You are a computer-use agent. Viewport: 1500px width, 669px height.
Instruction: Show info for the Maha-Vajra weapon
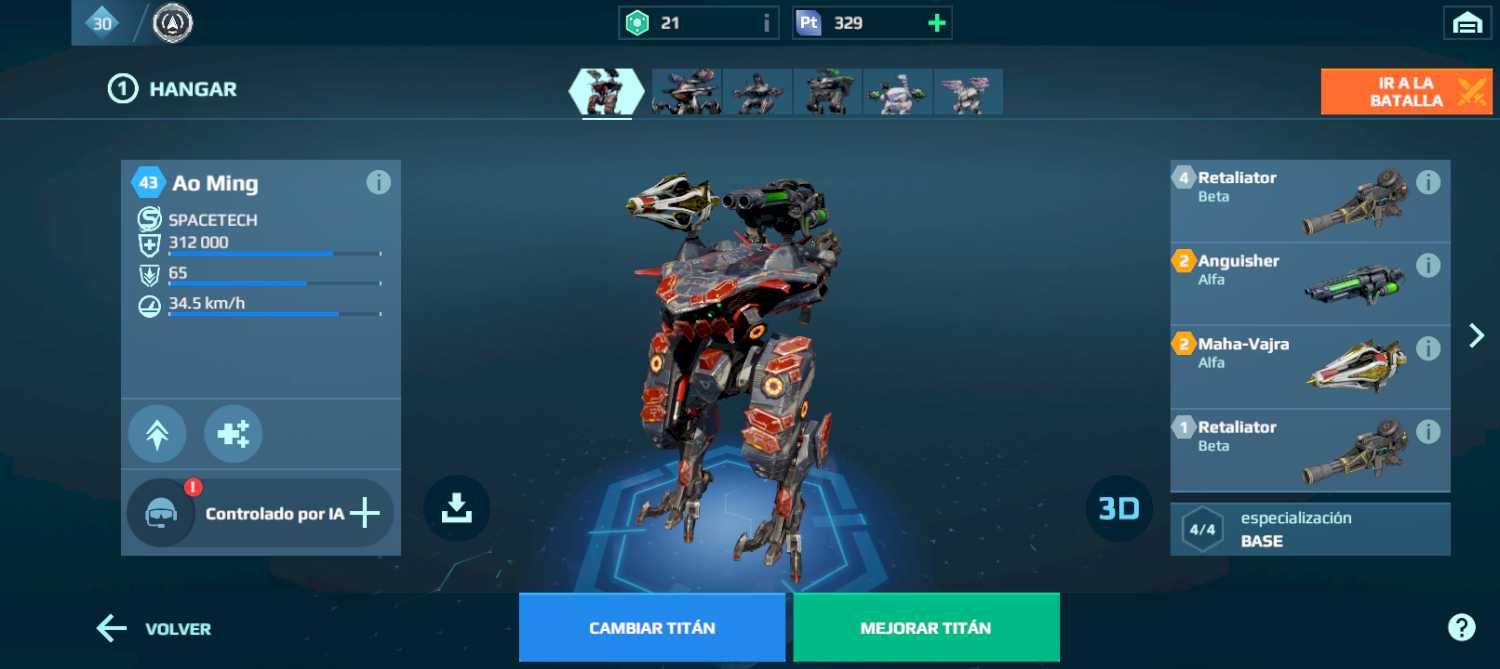point(1428,348)
